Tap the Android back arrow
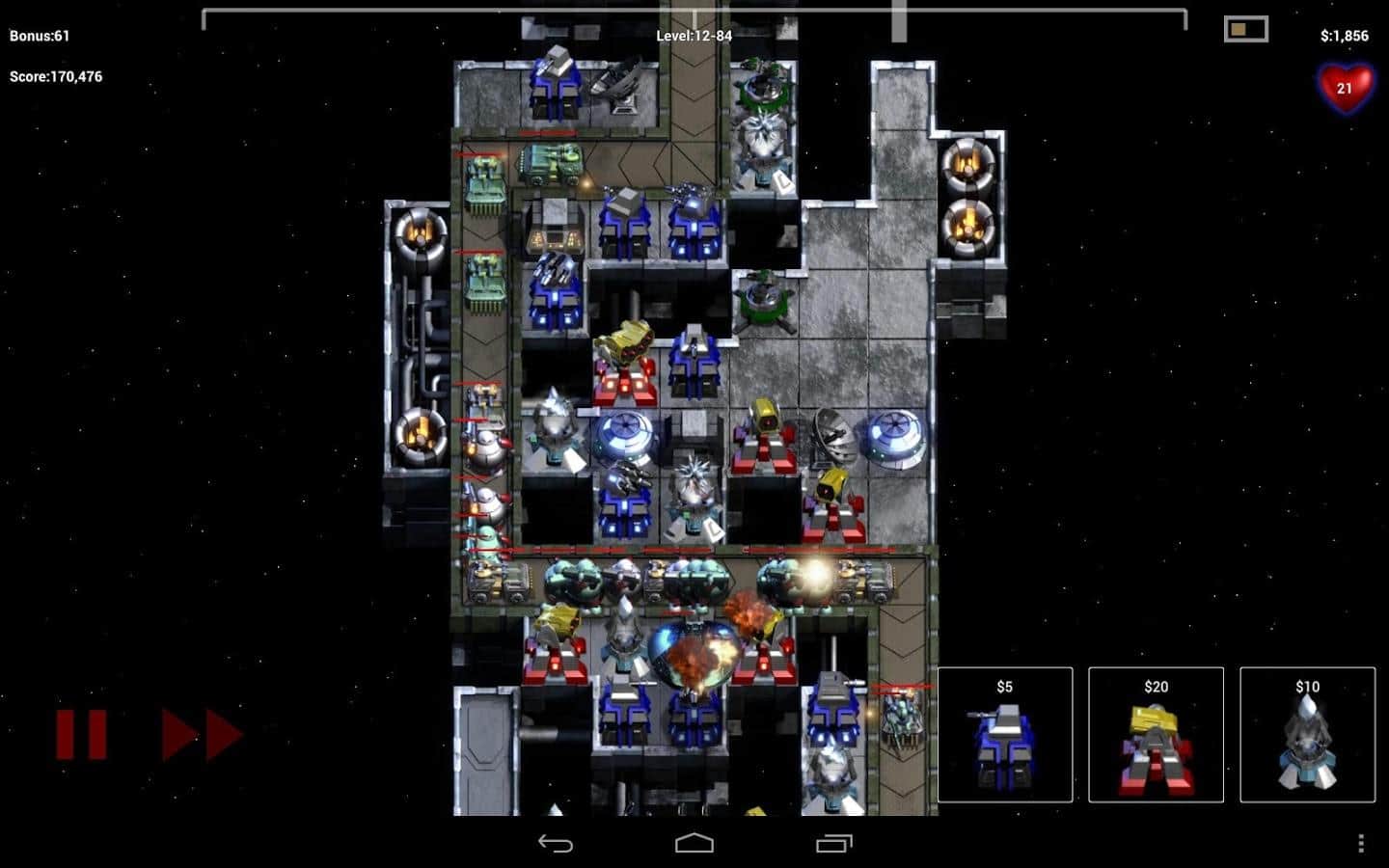 click(x=556, y=844)
